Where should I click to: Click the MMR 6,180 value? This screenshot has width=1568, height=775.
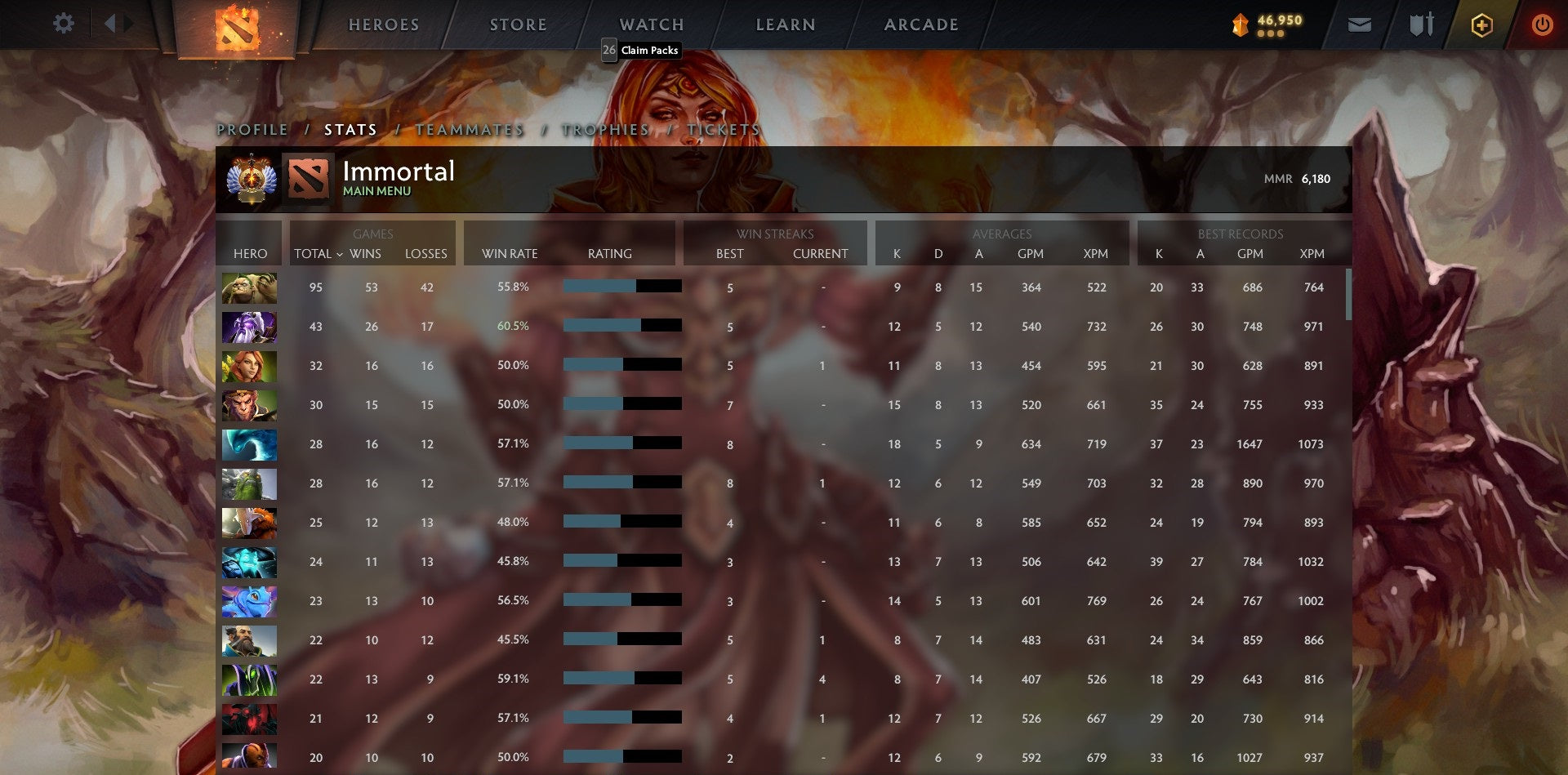[x=1315, y=177]
